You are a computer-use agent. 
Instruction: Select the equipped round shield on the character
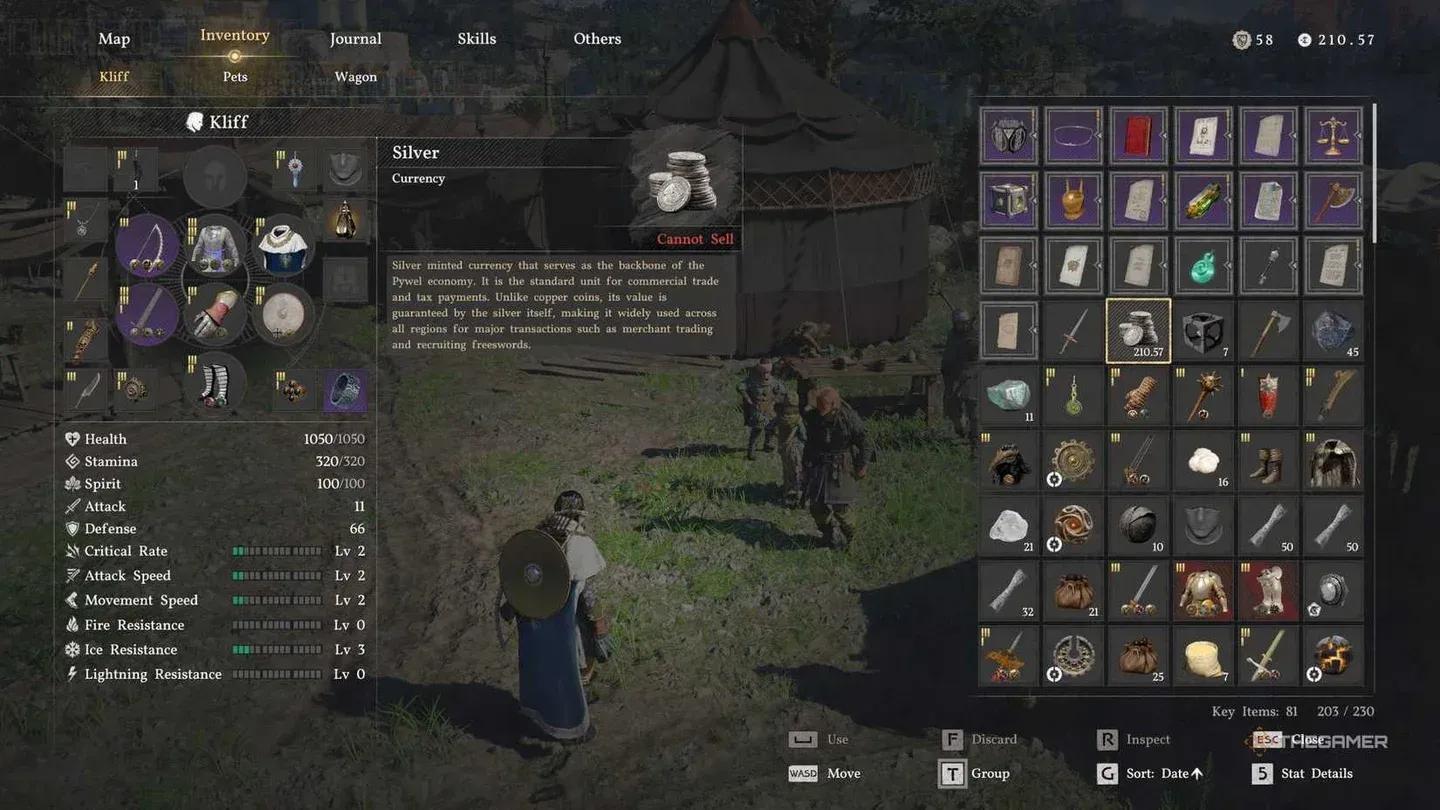pos(283,315)
